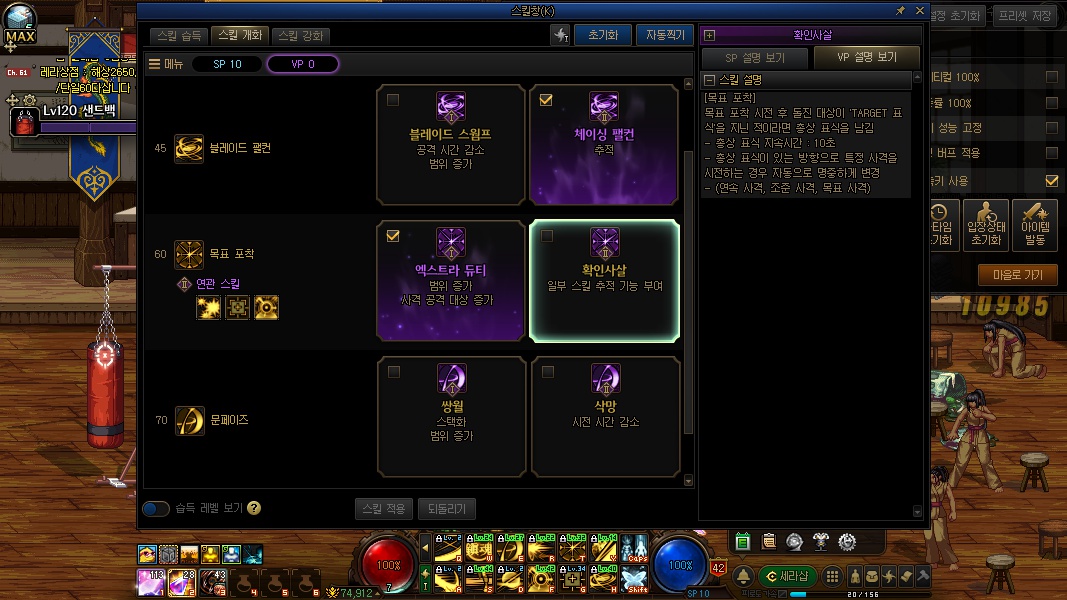Click the 되돌리기 revert button

click(446, 509)
